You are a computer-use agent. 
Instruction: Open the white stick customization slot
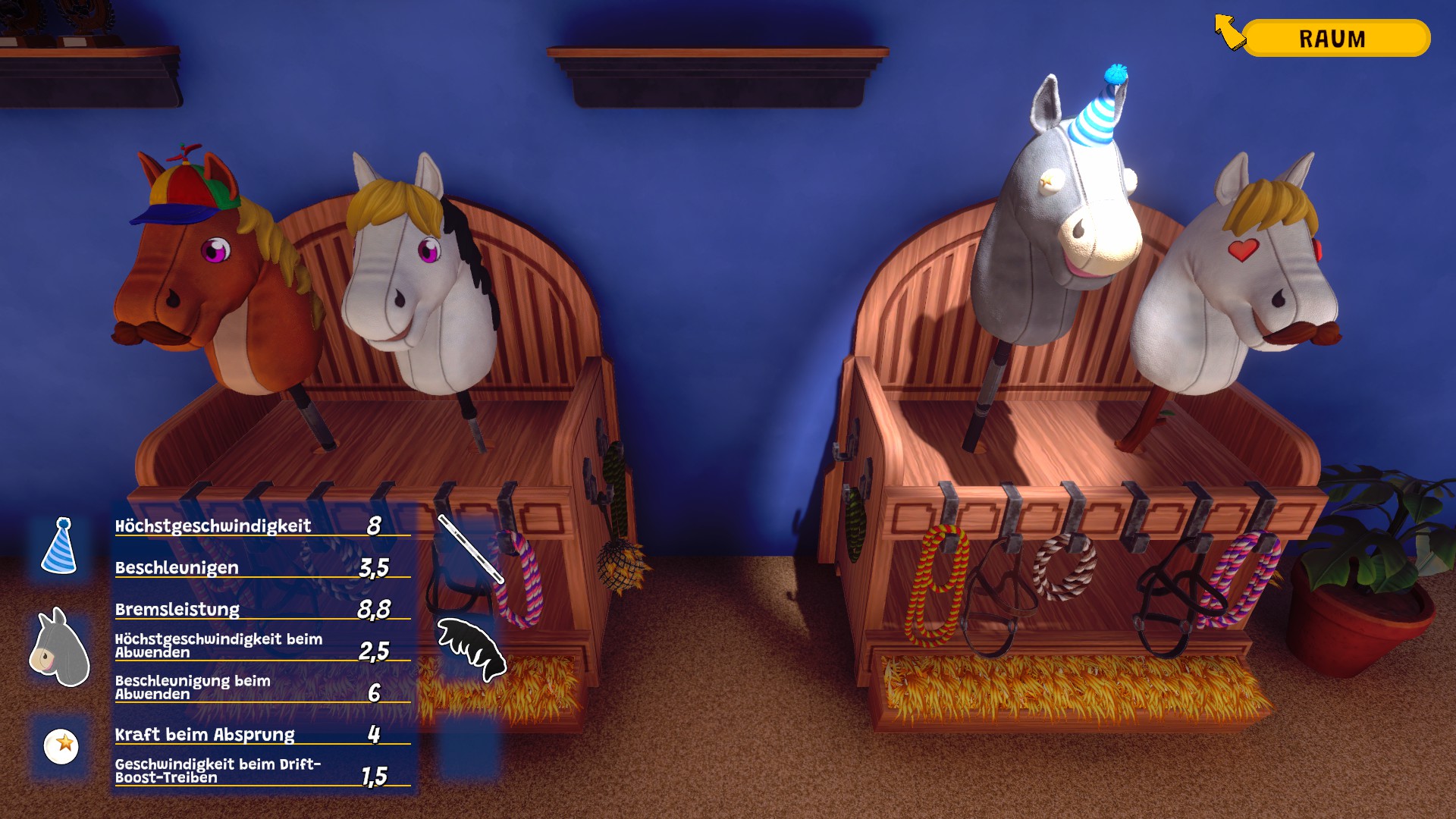[x=470, y=548]
